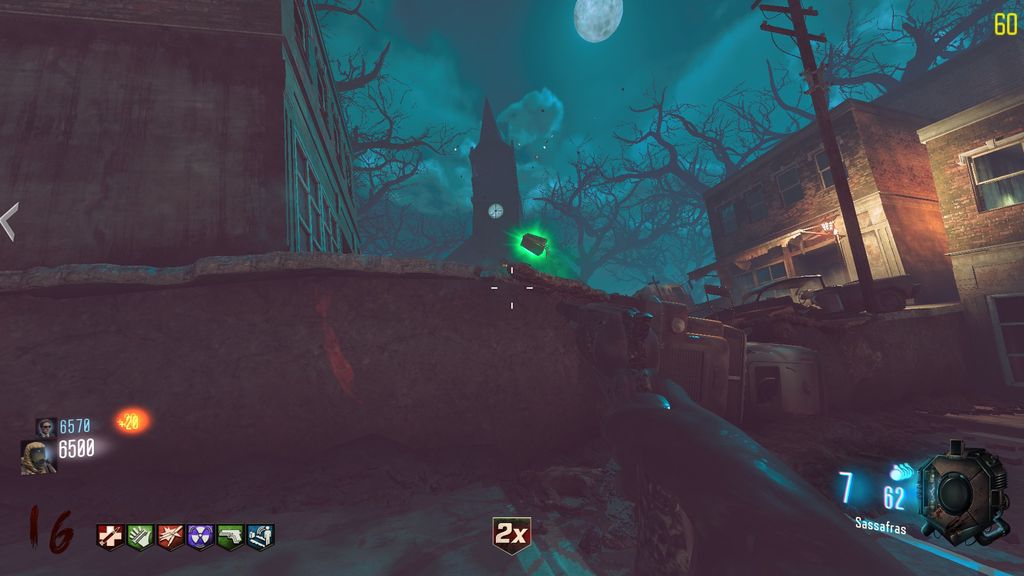Select the purple radiation symbol perk icon

(200, 536)
